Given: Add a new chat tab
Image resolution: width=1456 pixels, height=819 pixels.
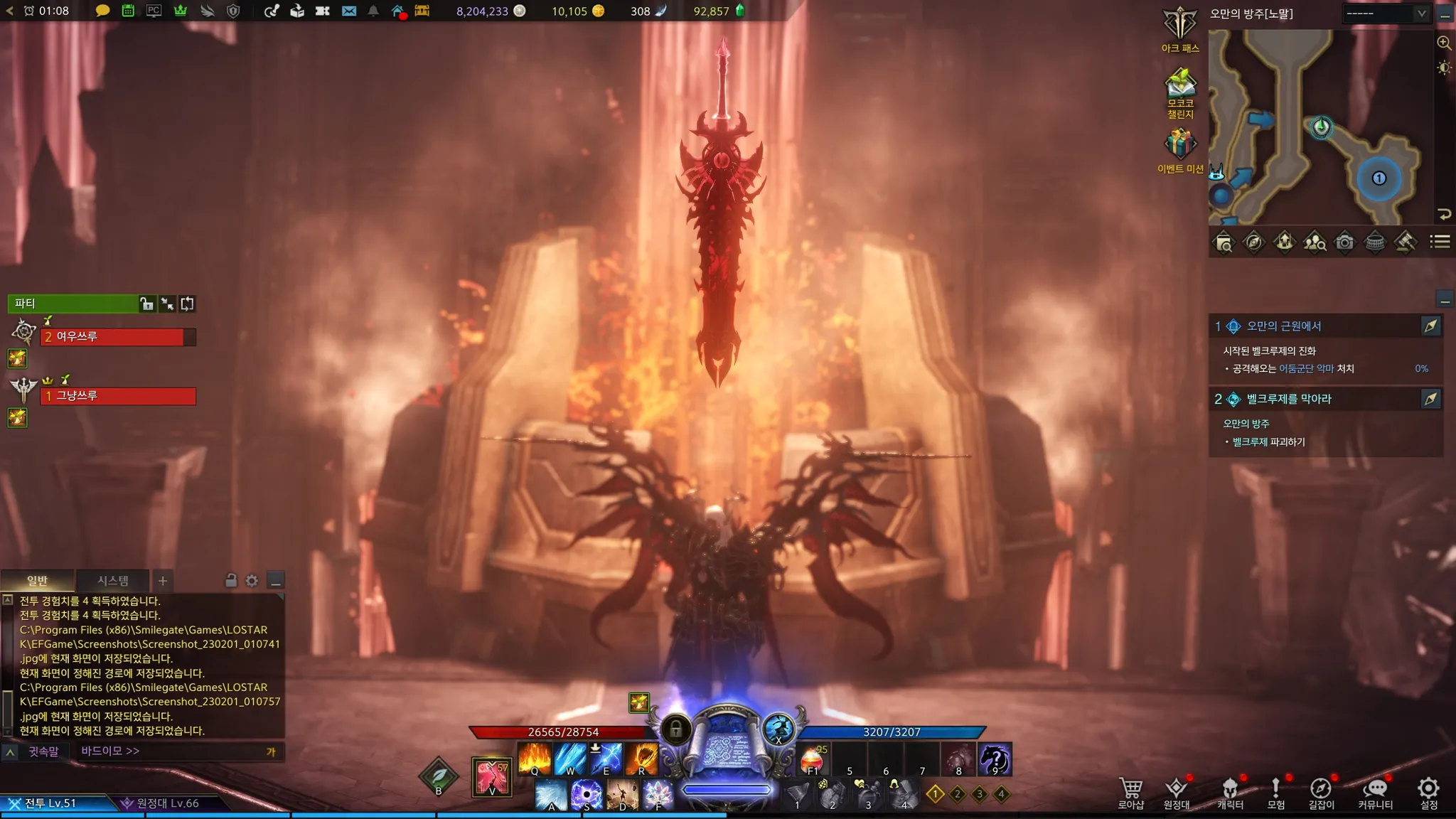Looking at the screenshot, I should click(163, 581).
